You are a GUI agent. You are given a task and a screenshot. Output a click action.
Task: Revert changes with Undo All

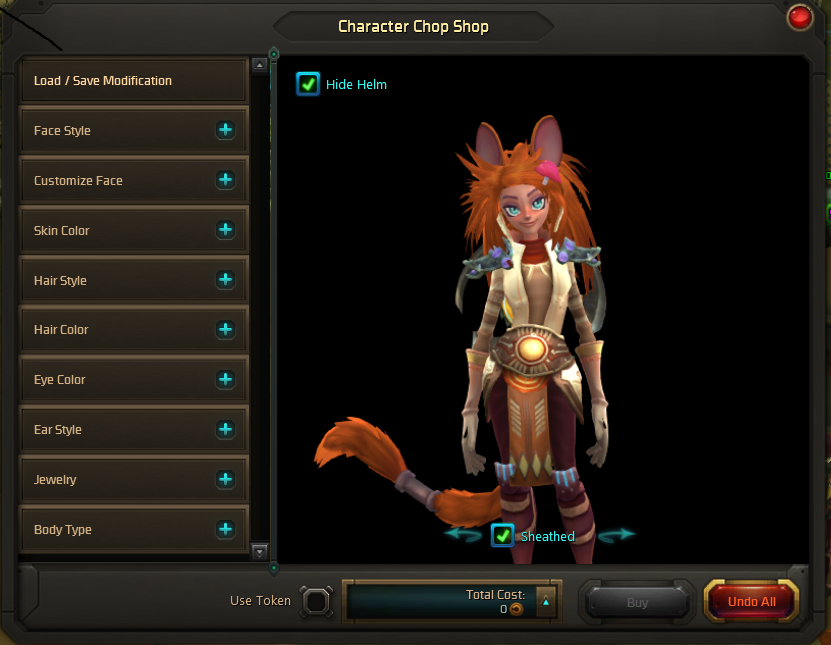[x=752, y=602]
